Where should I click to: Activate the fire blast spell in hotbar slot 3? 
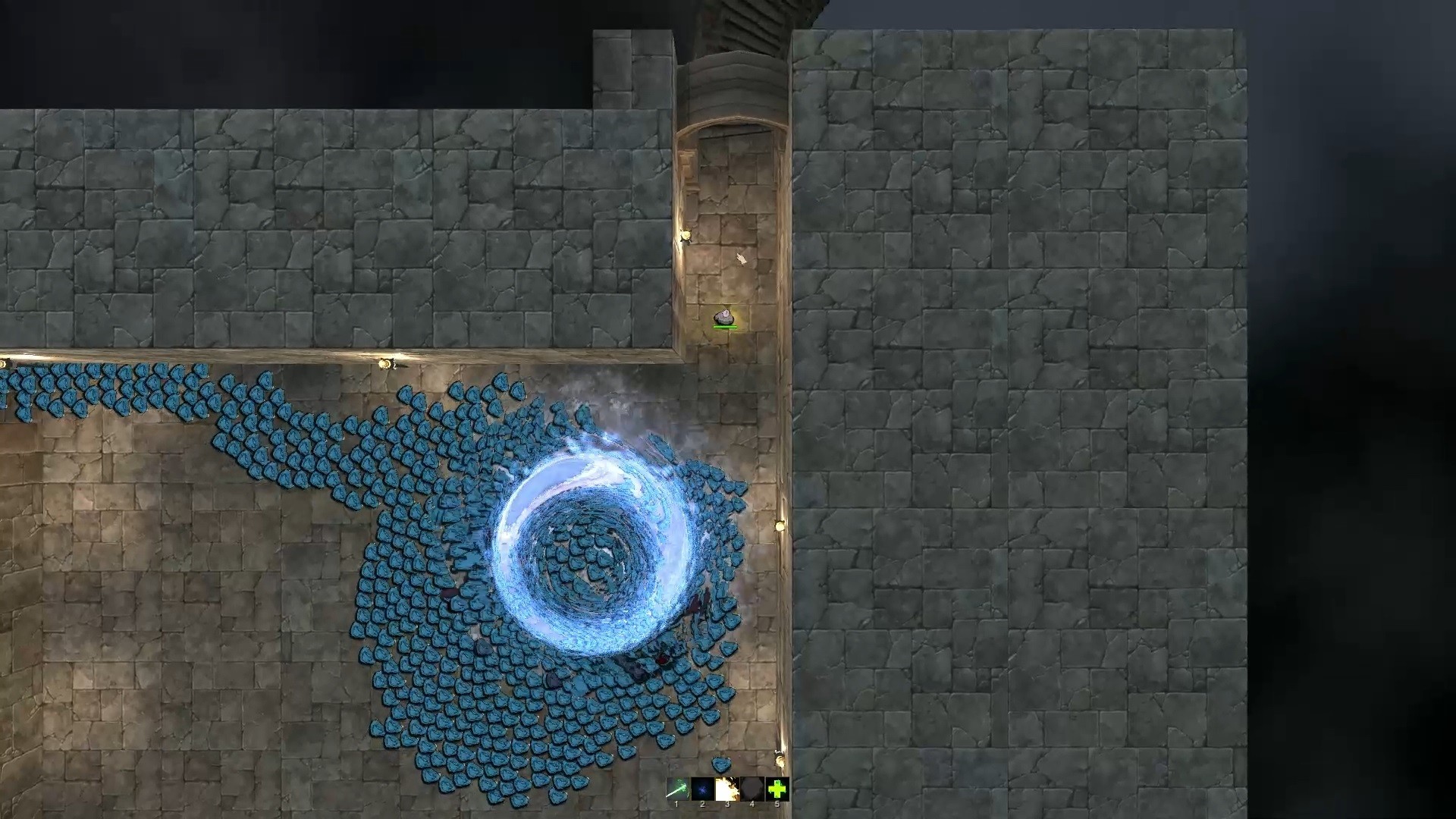click(728, 789)
